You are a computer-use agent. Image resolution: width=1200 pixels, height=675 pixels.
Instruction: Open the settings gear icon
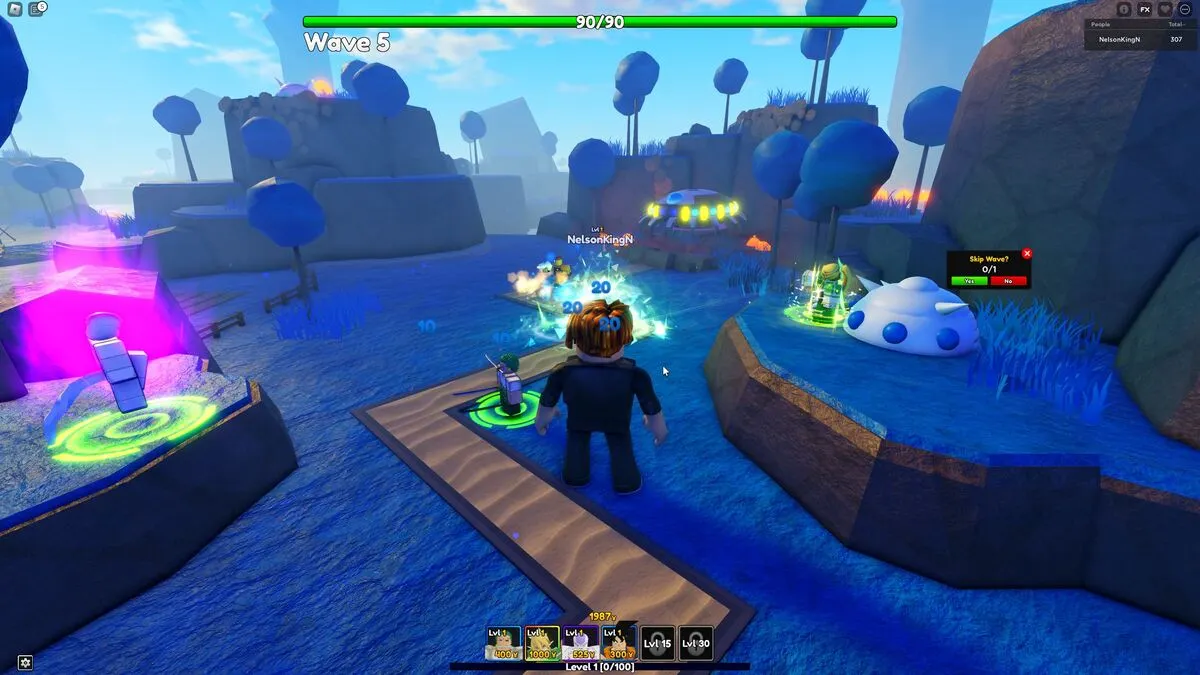coord(25,662)
